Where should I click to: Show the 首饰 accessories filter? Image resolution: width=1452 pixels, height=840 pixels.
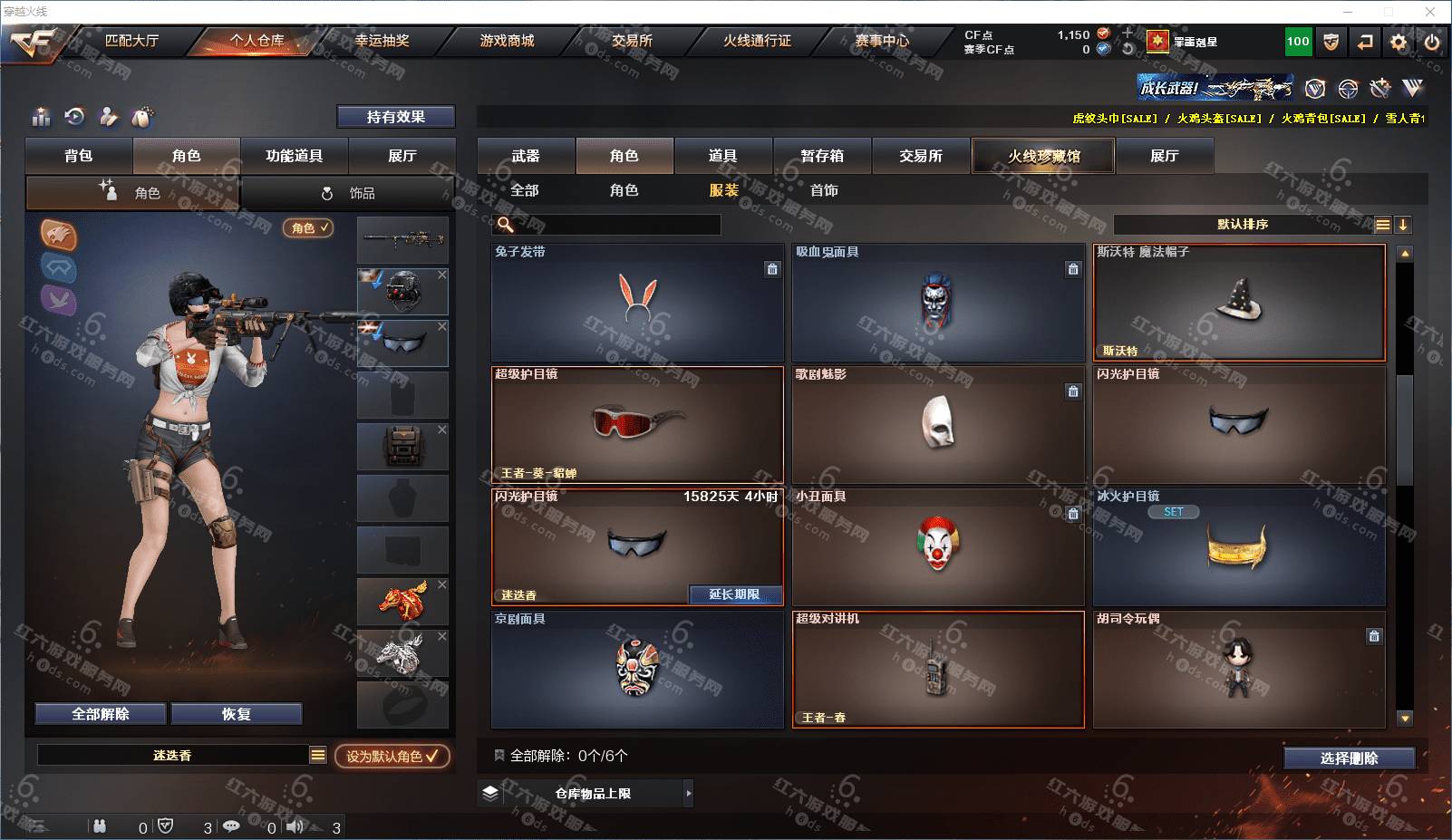[824, 190]
